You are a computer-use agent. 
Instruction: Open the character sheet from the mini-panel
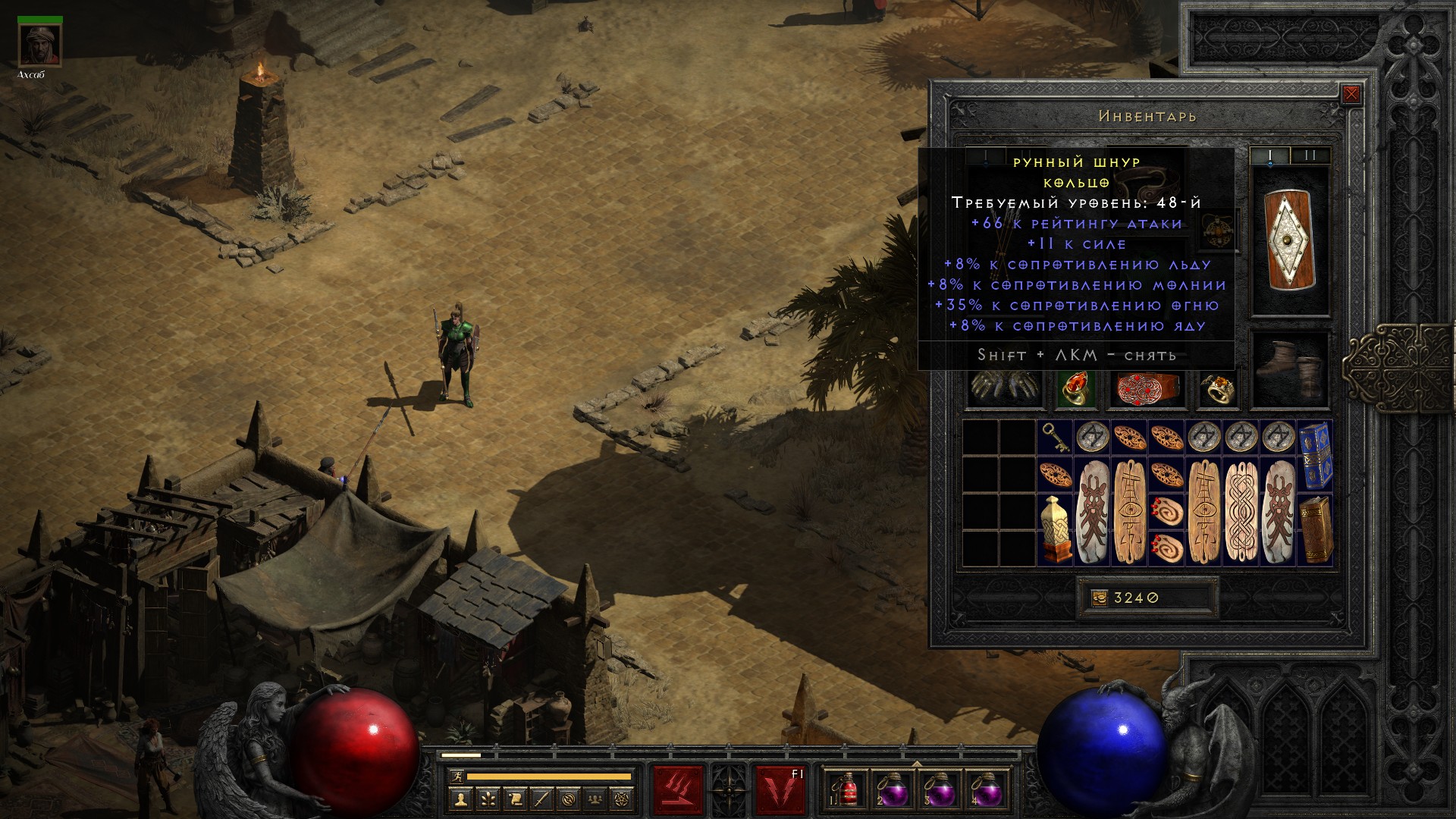pos(461,799)
